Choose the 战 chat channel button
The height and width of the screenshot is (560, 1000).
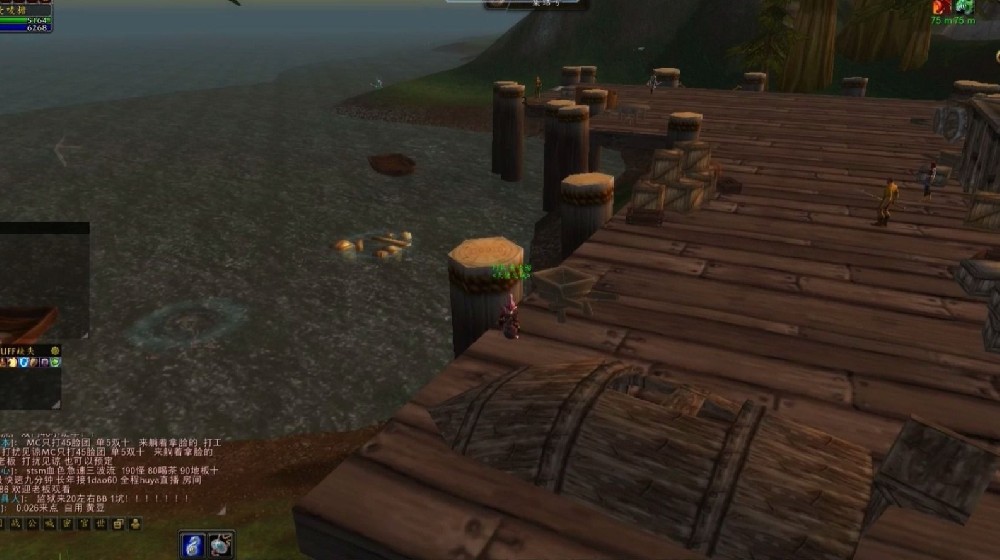point(16,524)
